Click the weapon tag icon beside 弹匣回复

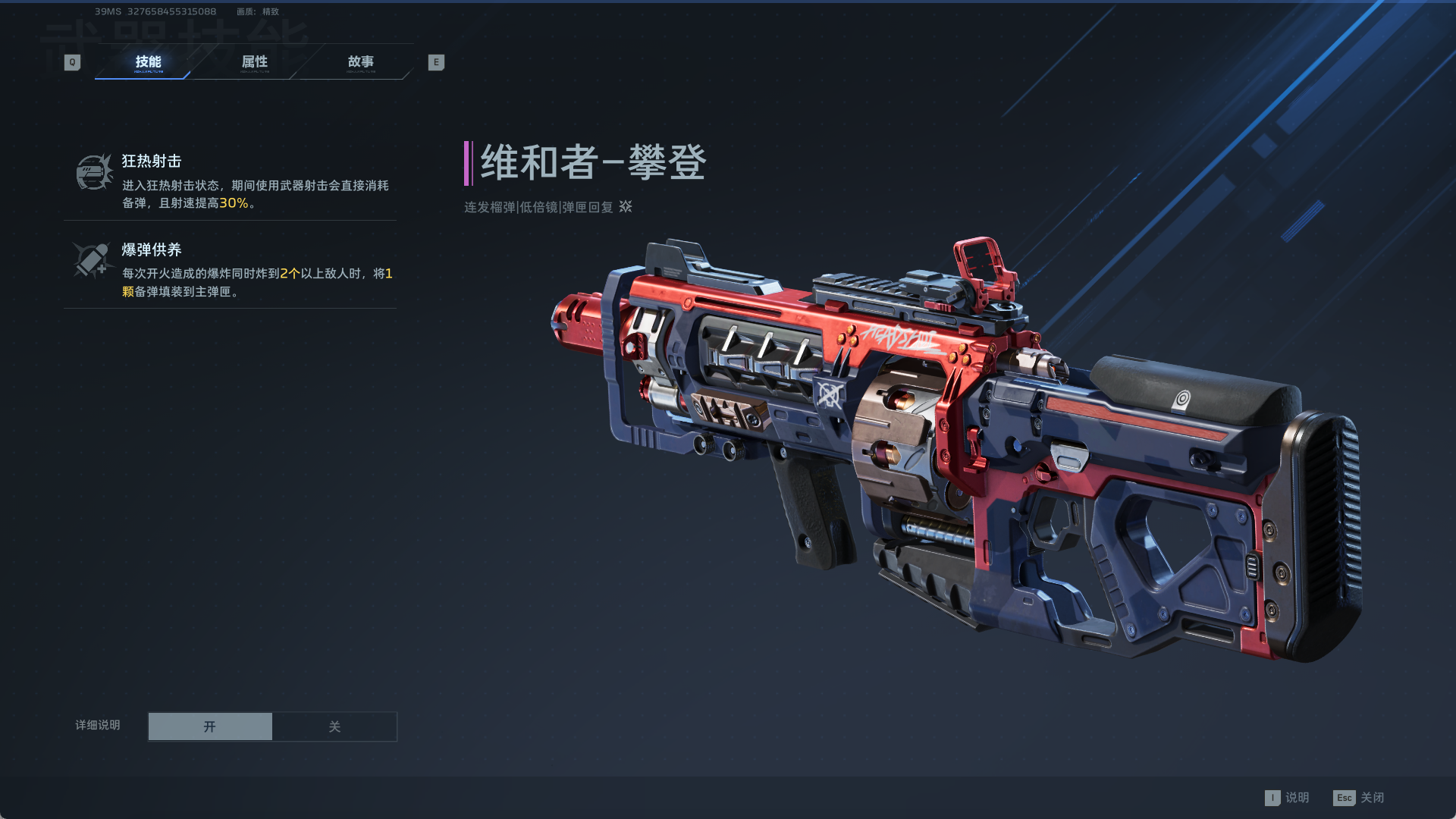pos(626,206)
